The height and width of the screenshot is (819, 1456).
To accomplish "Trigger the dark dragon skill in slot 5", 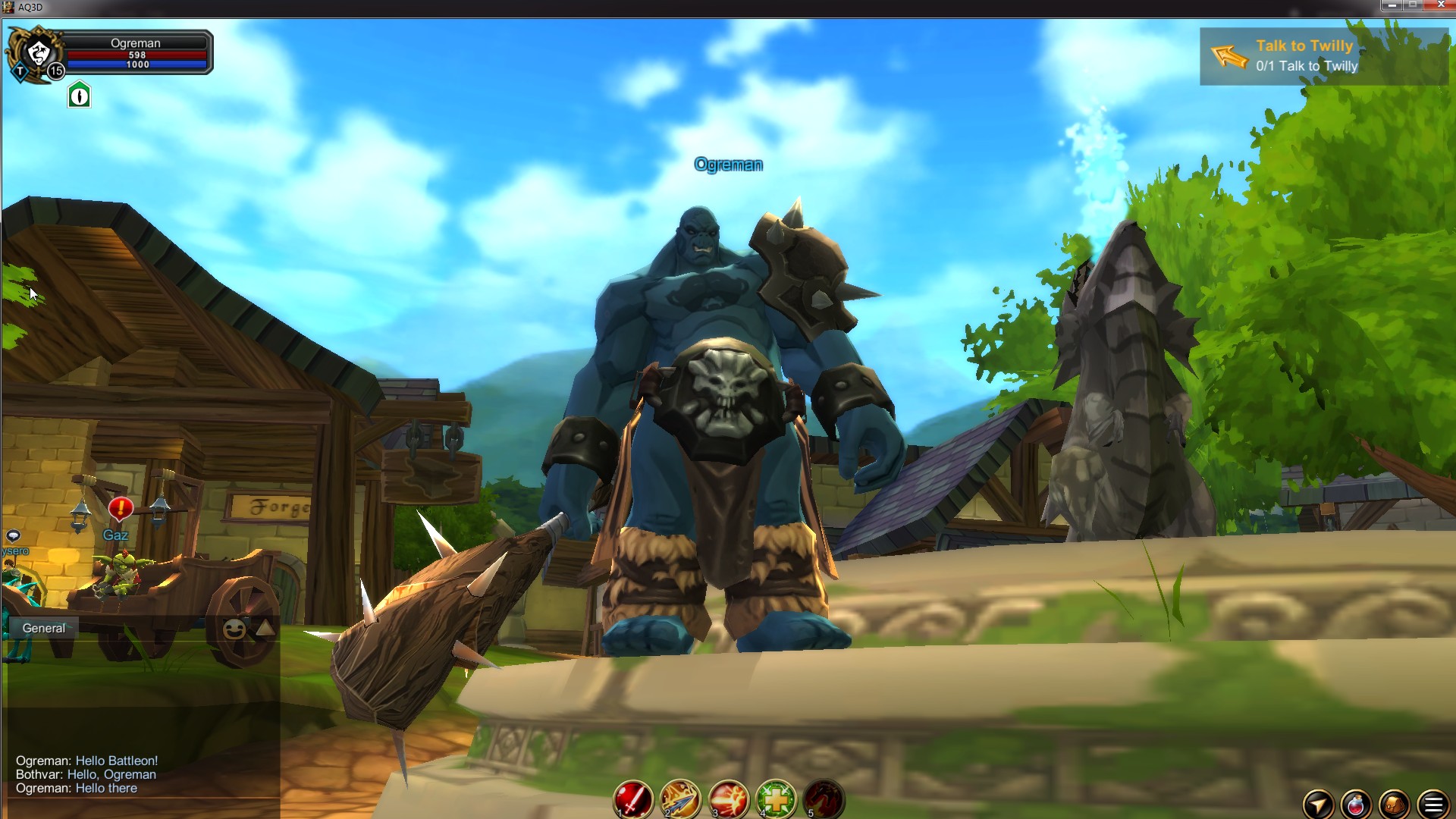I will (824, 799).
